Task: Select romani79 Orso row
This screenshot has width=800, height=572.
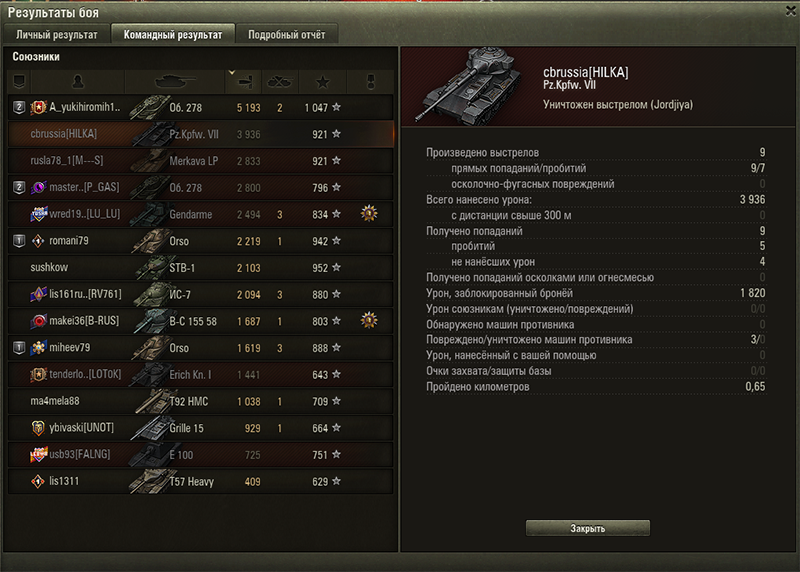Action: click(x=200, y=241)
